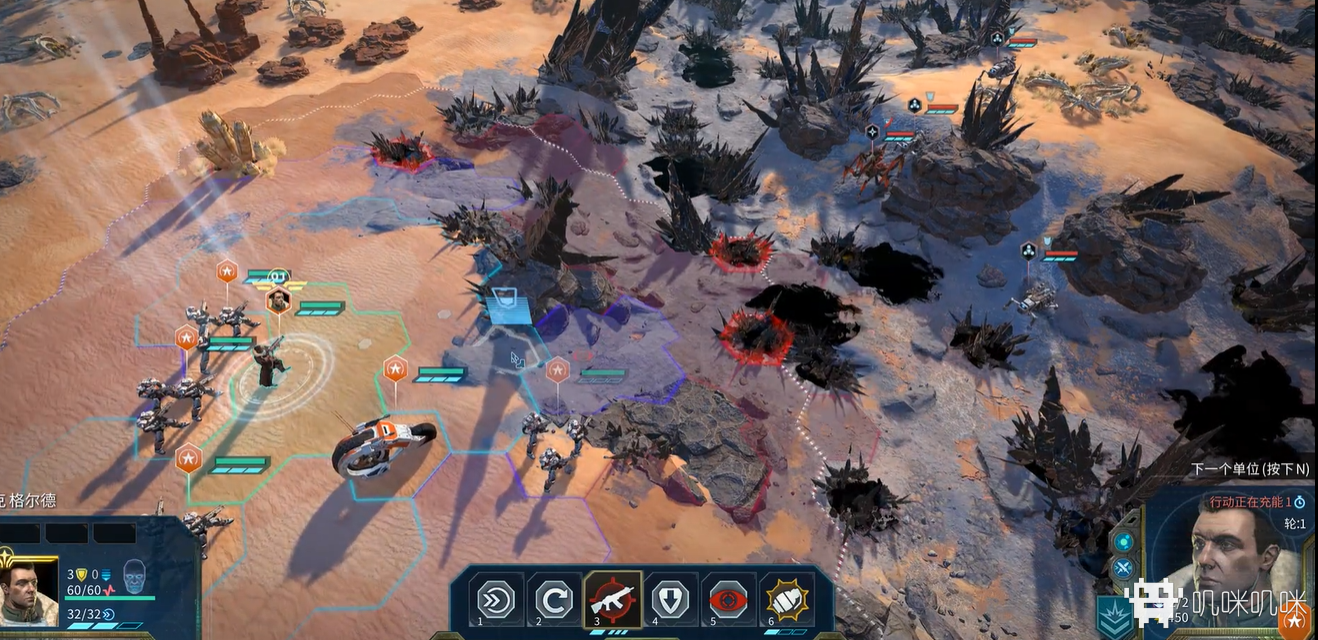Use the red eye overwatch ability

pos(729,599)
